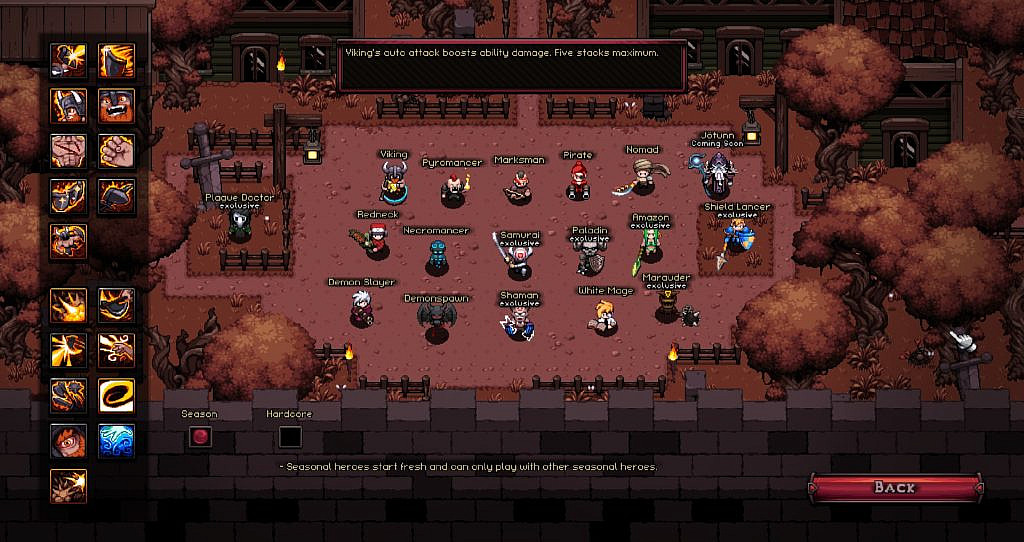Choose the Paladin exclusive hero
Viewport: 1024px width, 542px height.
[590, 258]
